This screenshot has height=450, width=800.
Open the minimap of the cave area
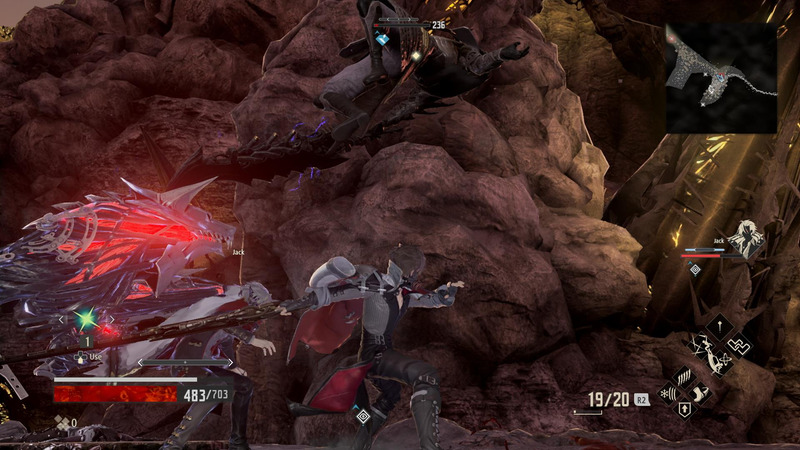point(721,78)
